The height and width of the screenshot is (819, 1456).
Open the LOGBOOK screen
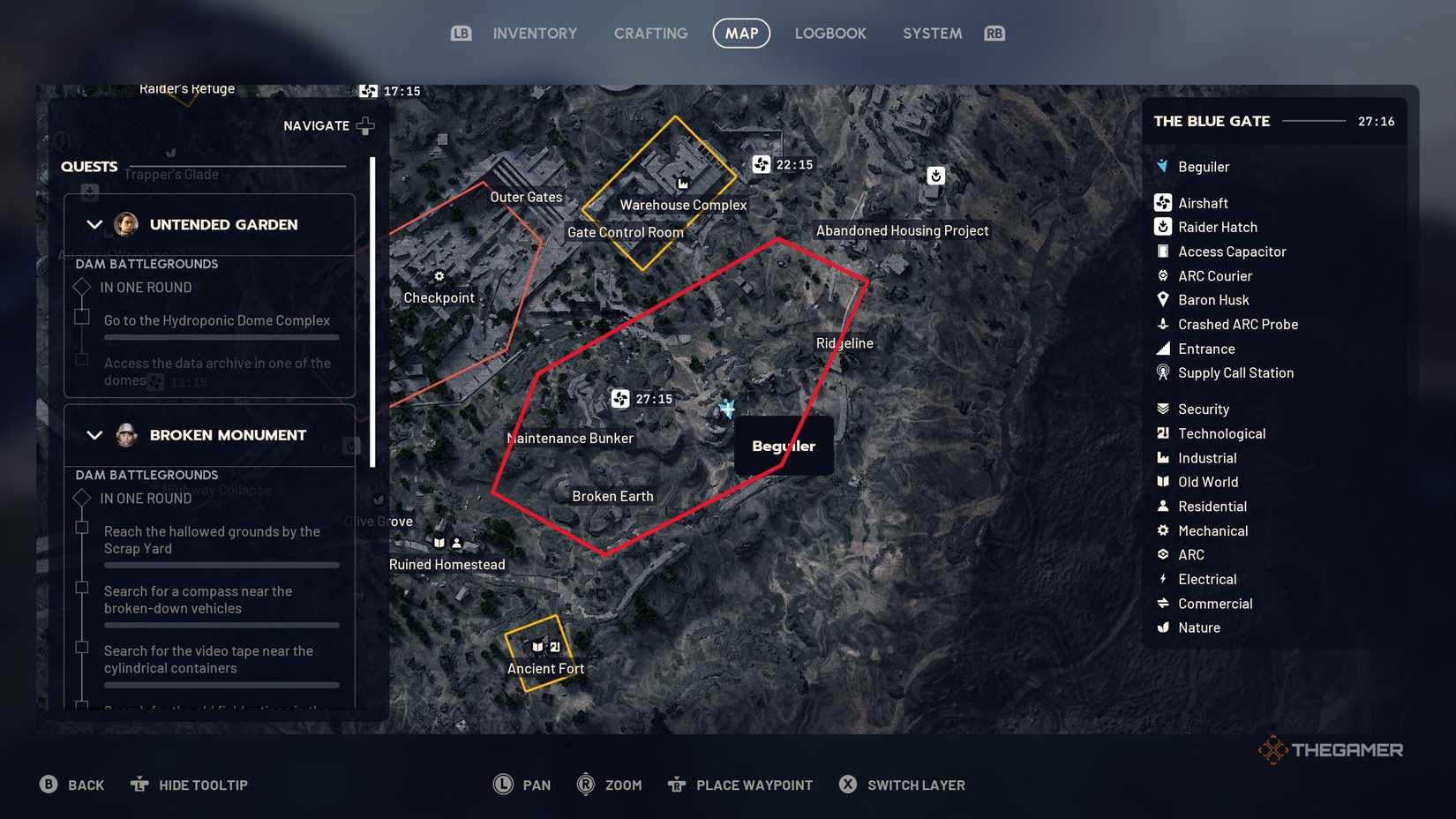click(829, 33)
